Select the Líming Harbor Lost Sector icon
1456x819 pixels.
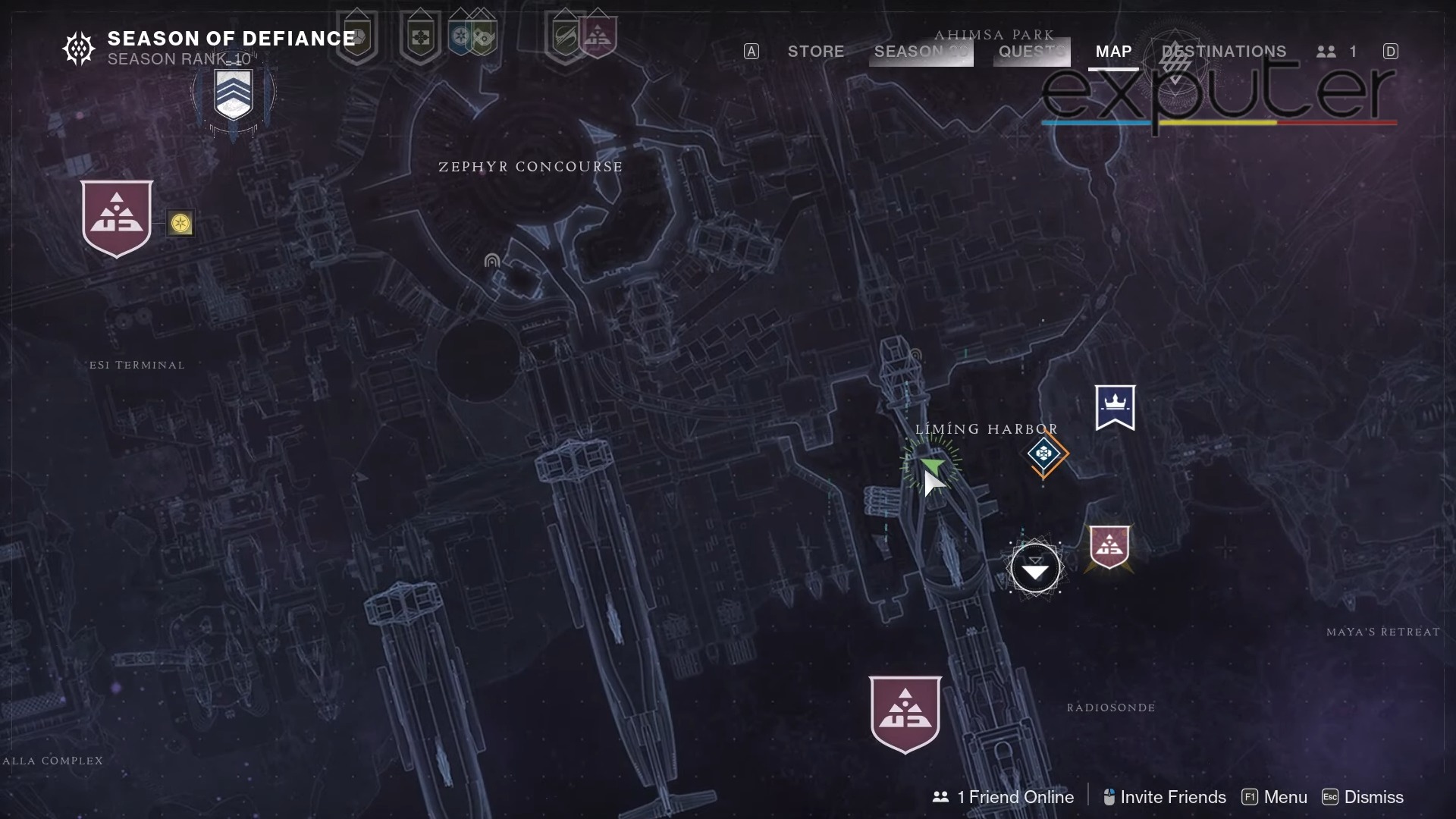point(1045,454)
